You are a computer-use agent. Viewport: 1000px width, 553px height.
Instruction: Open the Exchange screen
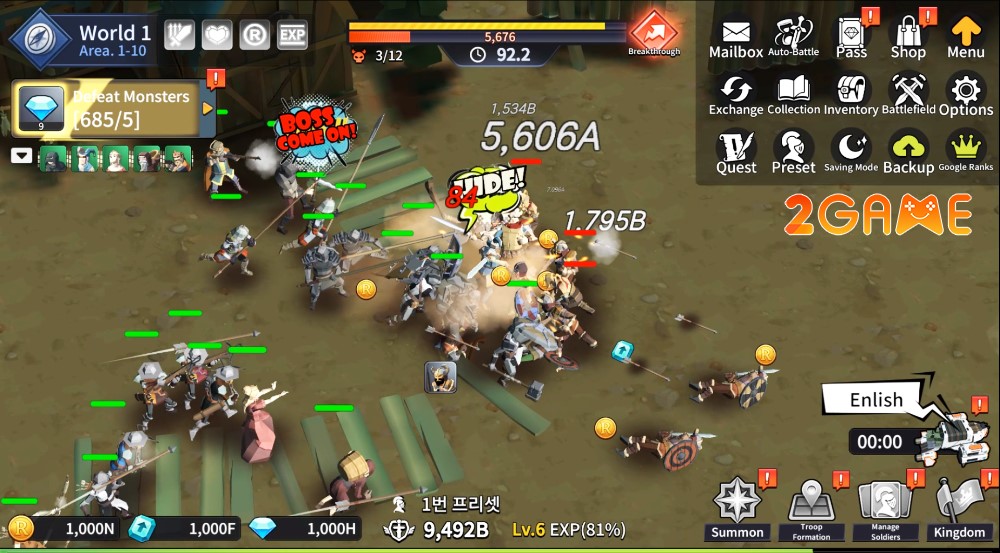(736, 95)
